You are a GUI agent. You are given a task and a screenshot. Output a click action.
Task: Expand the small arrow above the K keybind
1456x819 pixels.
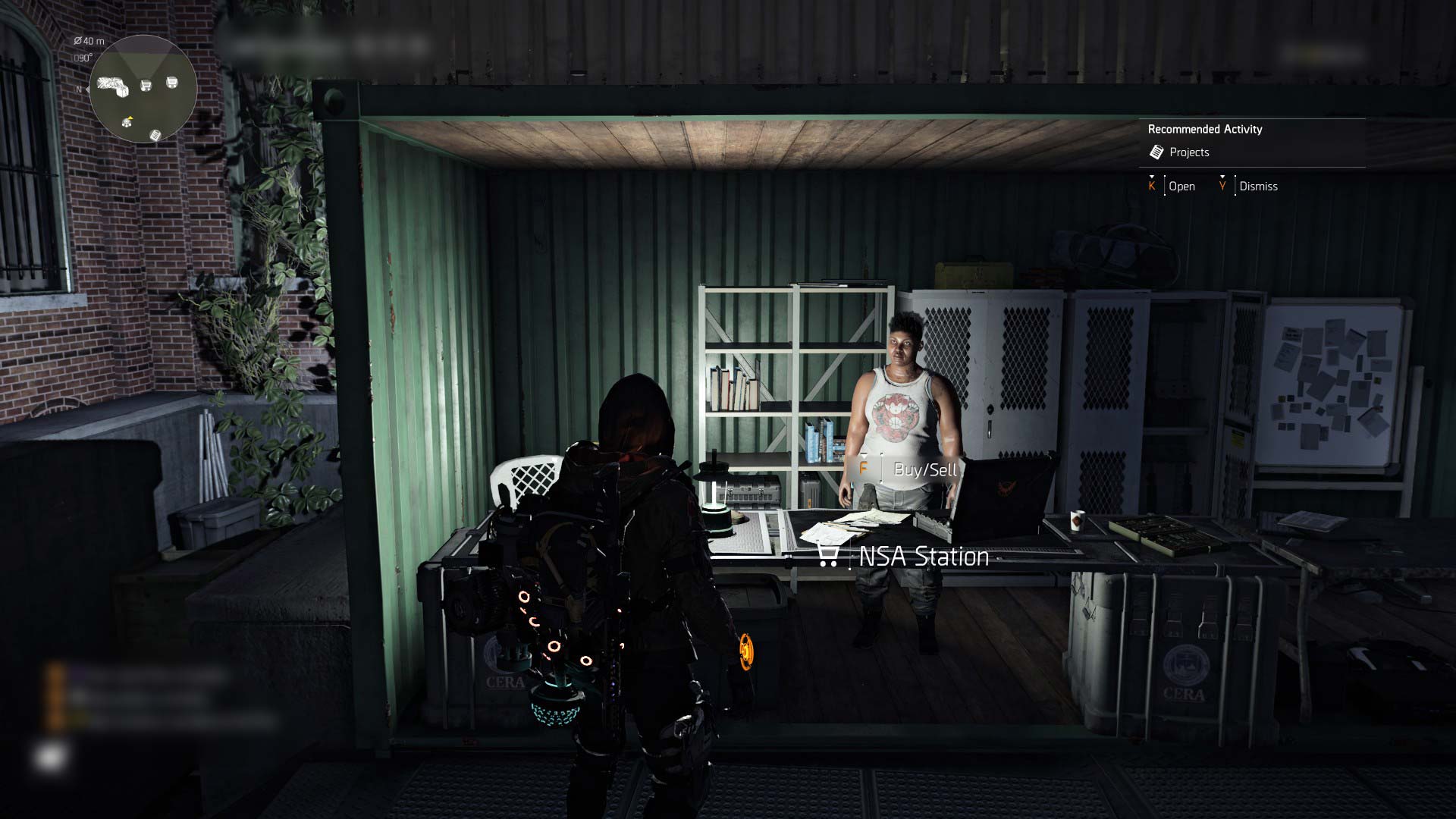1151,177
